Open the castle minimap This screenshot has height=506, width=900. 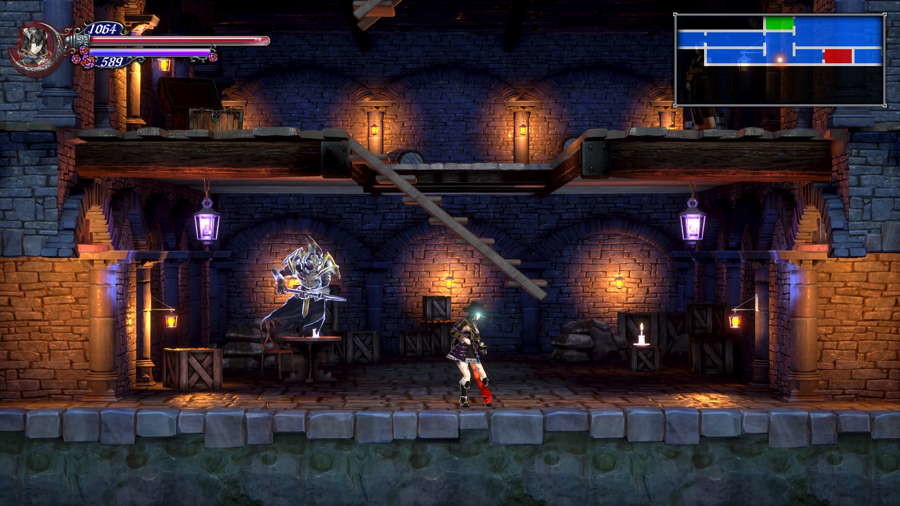(x=779, y=59)
